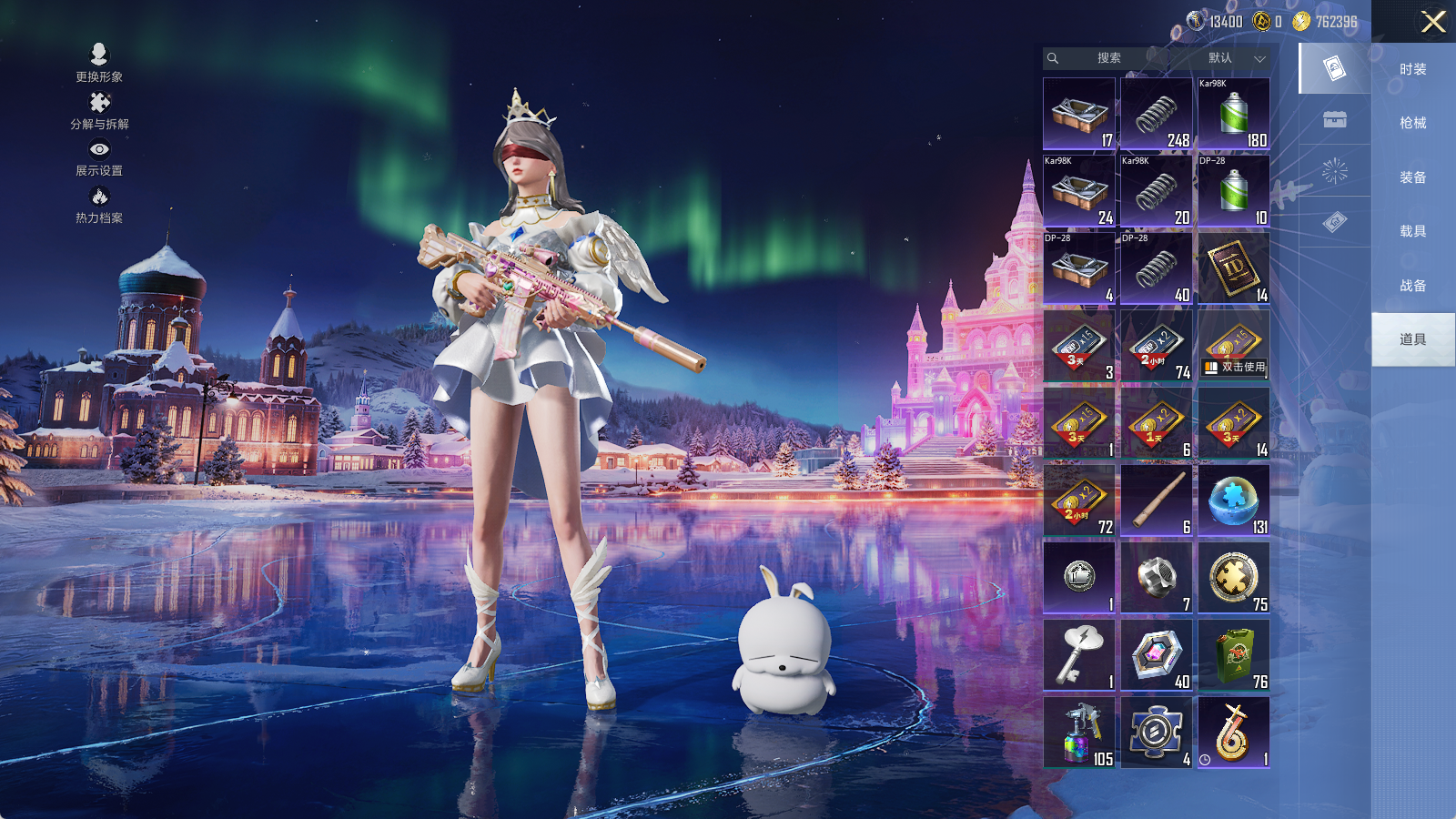Select the wooden stick item slot
This screenshot has width=1456, height=819.
1157,500
